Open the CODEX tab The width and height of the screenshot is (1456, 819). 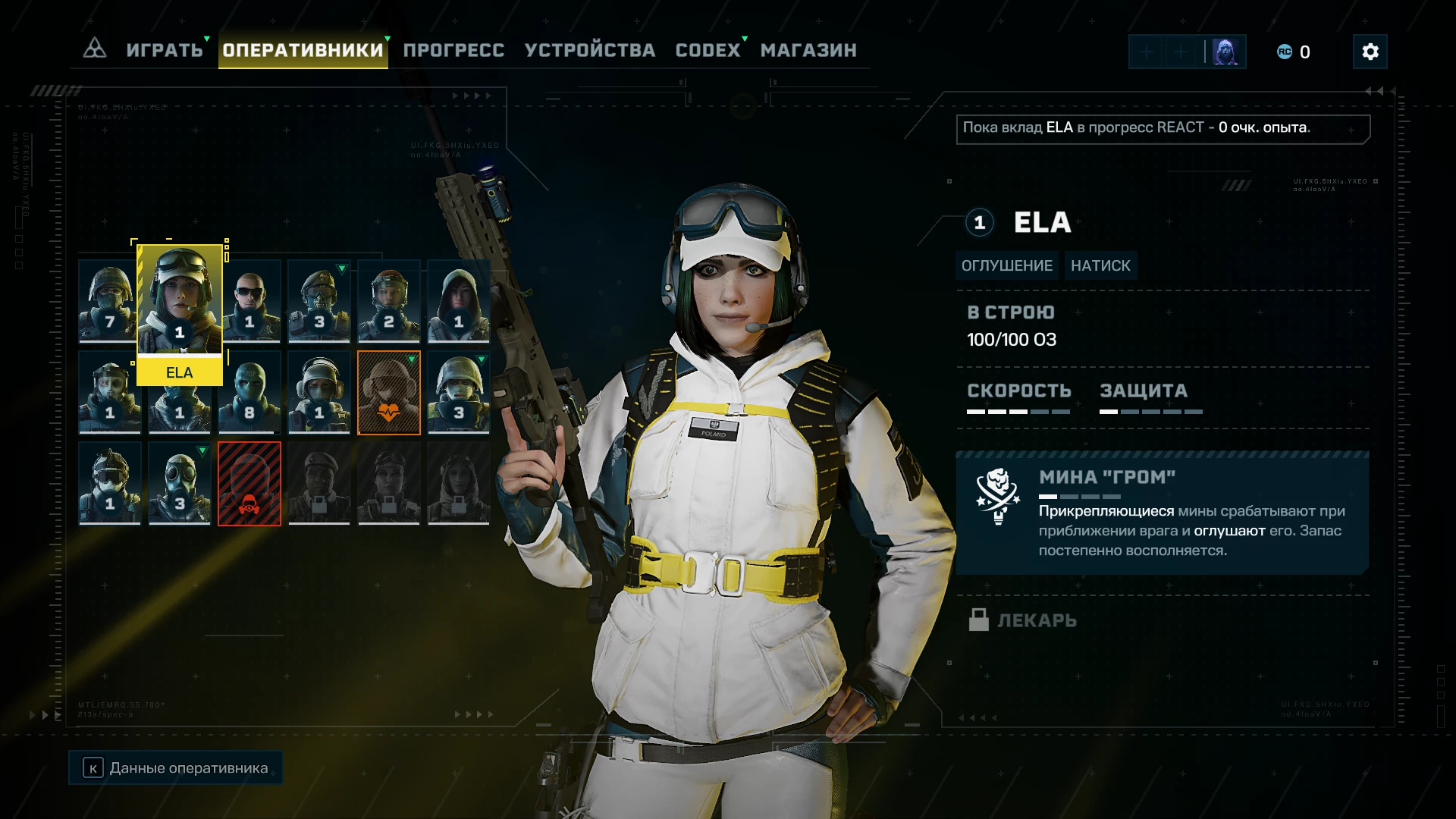point(708,50)
